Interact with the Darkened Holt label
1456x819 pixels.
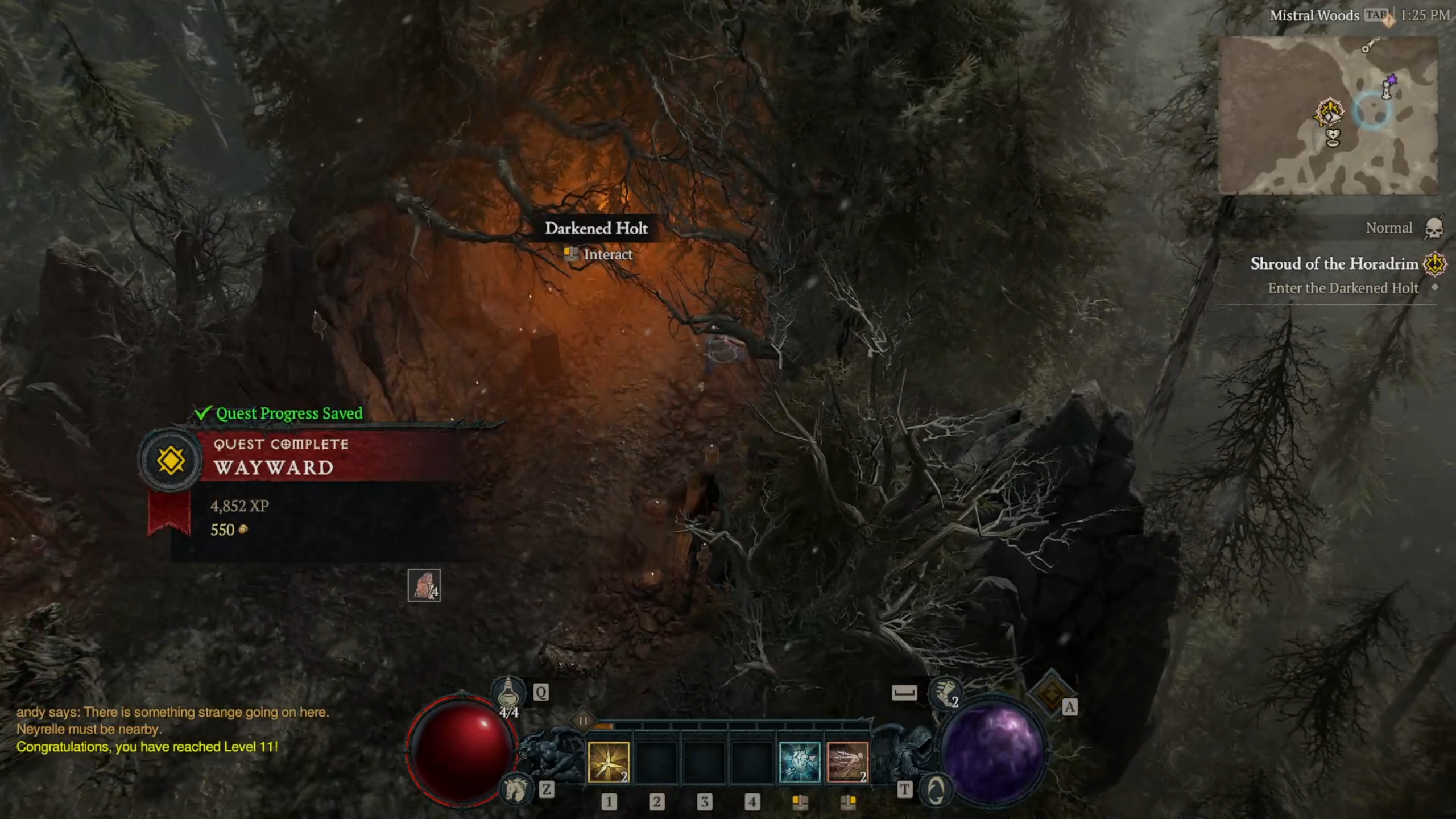(x=596, y=229)
